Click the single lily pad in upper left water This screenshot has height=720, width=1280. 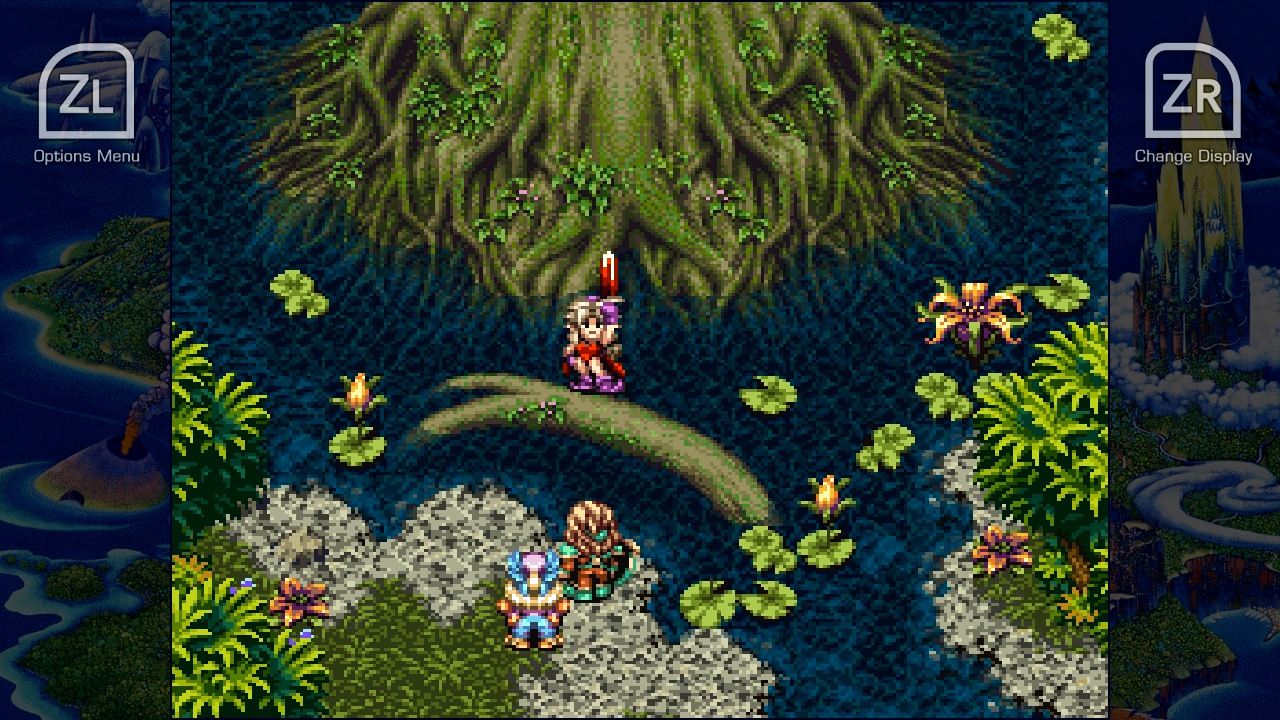300,290
